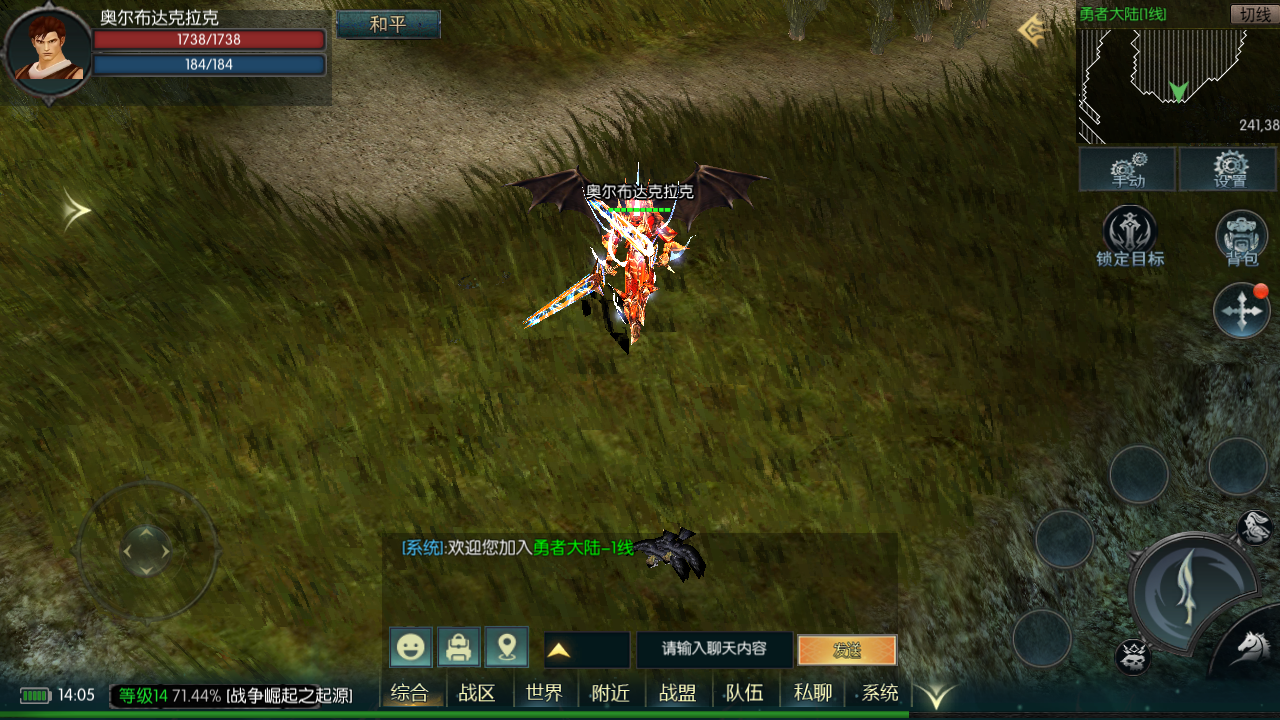Activate 锁定目标 target lock
Viewport: 1280px width, 720px height.
coord(1129,236)
